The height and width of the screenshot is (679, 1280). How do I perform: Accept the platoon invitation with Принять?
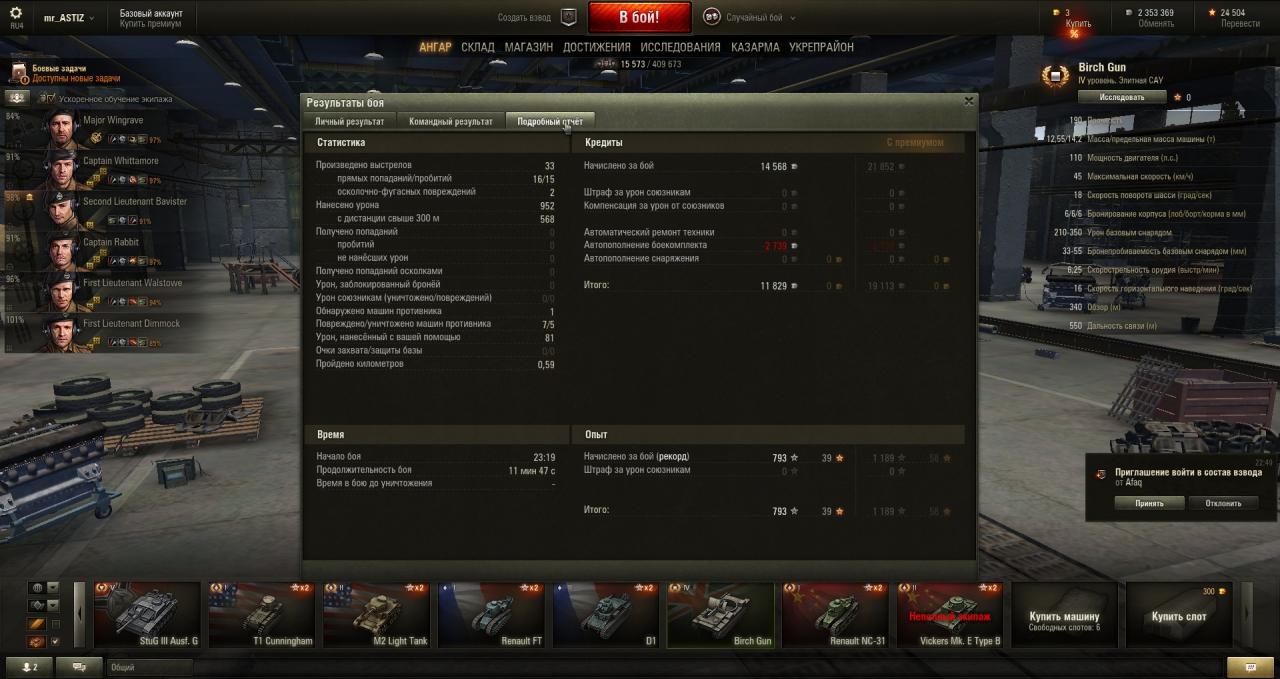[1149, 503]
